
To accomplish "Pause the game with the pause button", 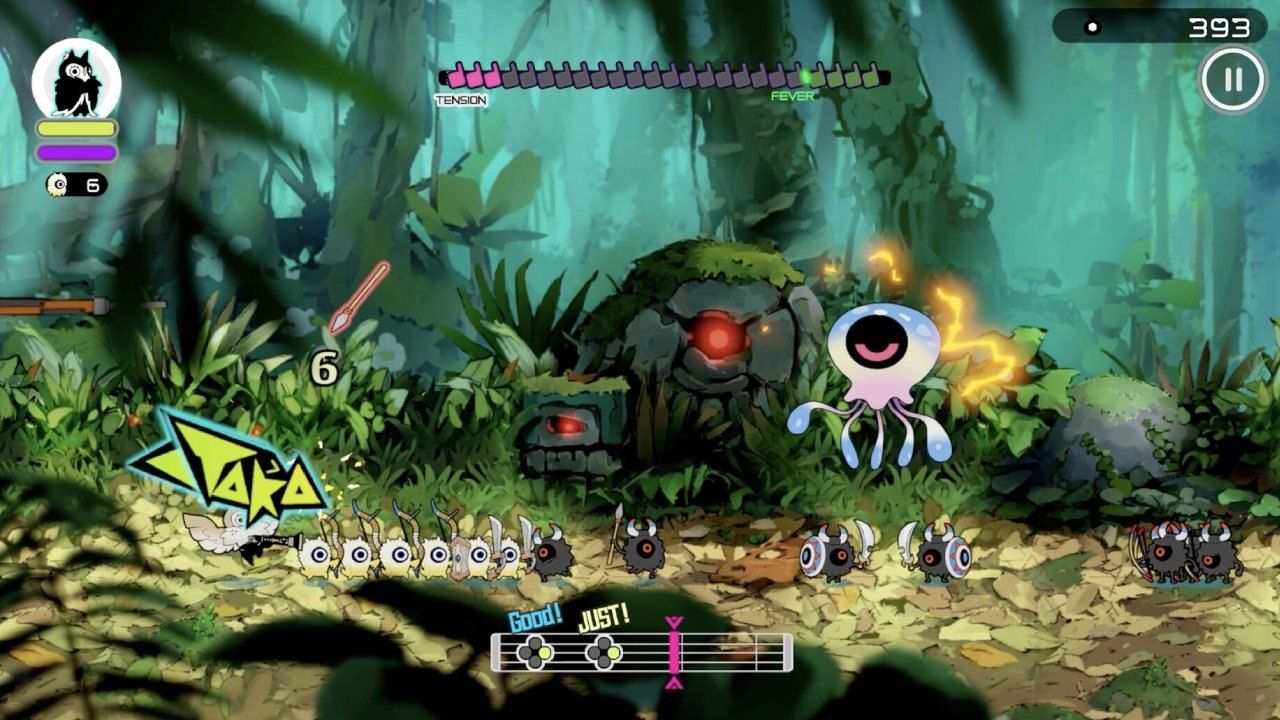I will point(1232,80).
